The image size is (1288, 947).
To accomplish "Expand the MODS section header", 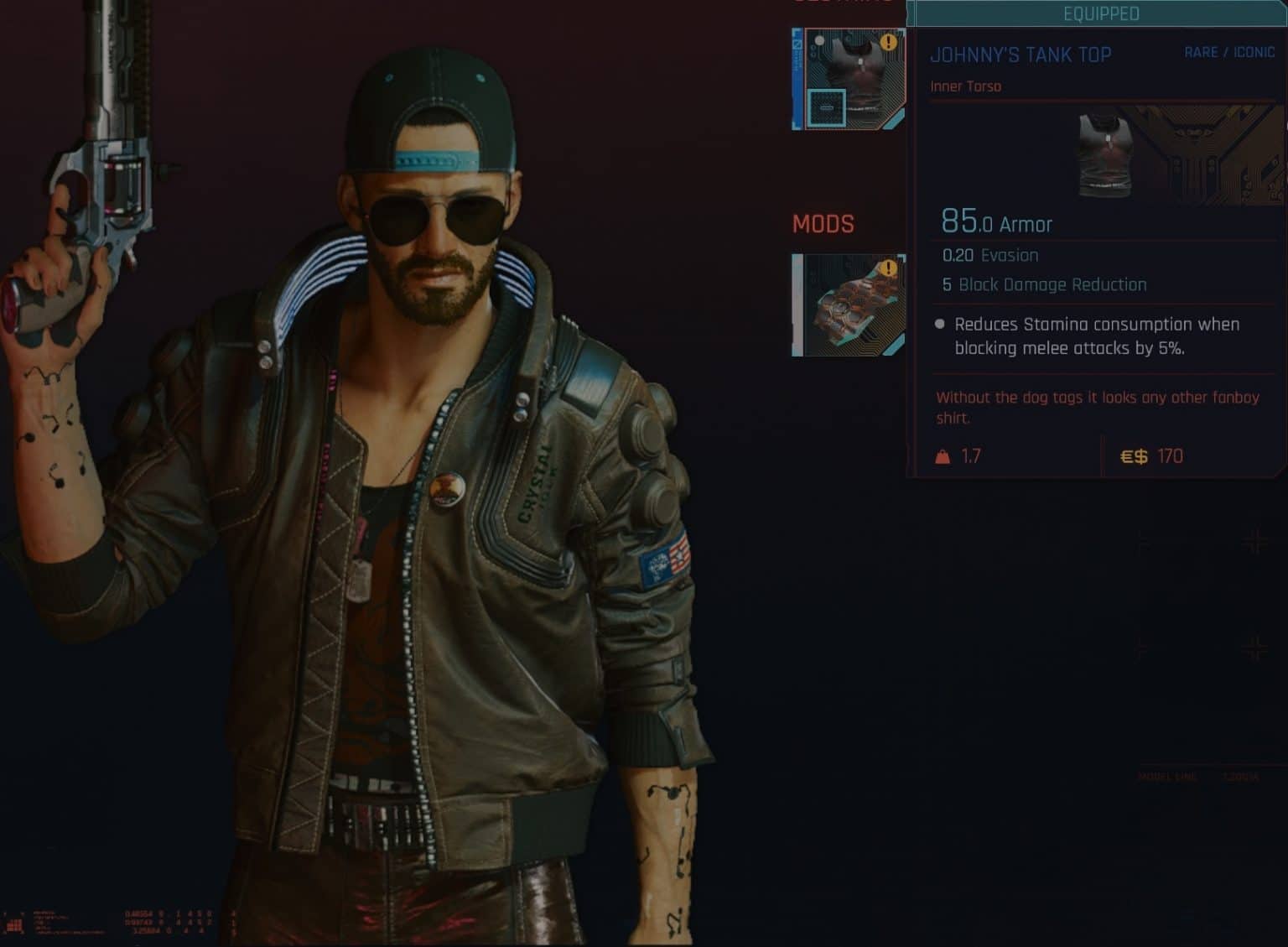I will [823, 224].
